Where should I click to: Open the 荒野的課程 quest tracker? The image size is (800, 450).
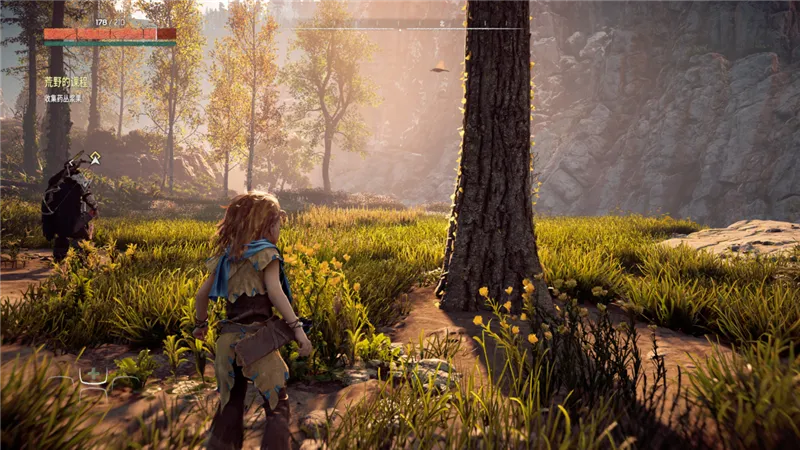click(66, 82)
